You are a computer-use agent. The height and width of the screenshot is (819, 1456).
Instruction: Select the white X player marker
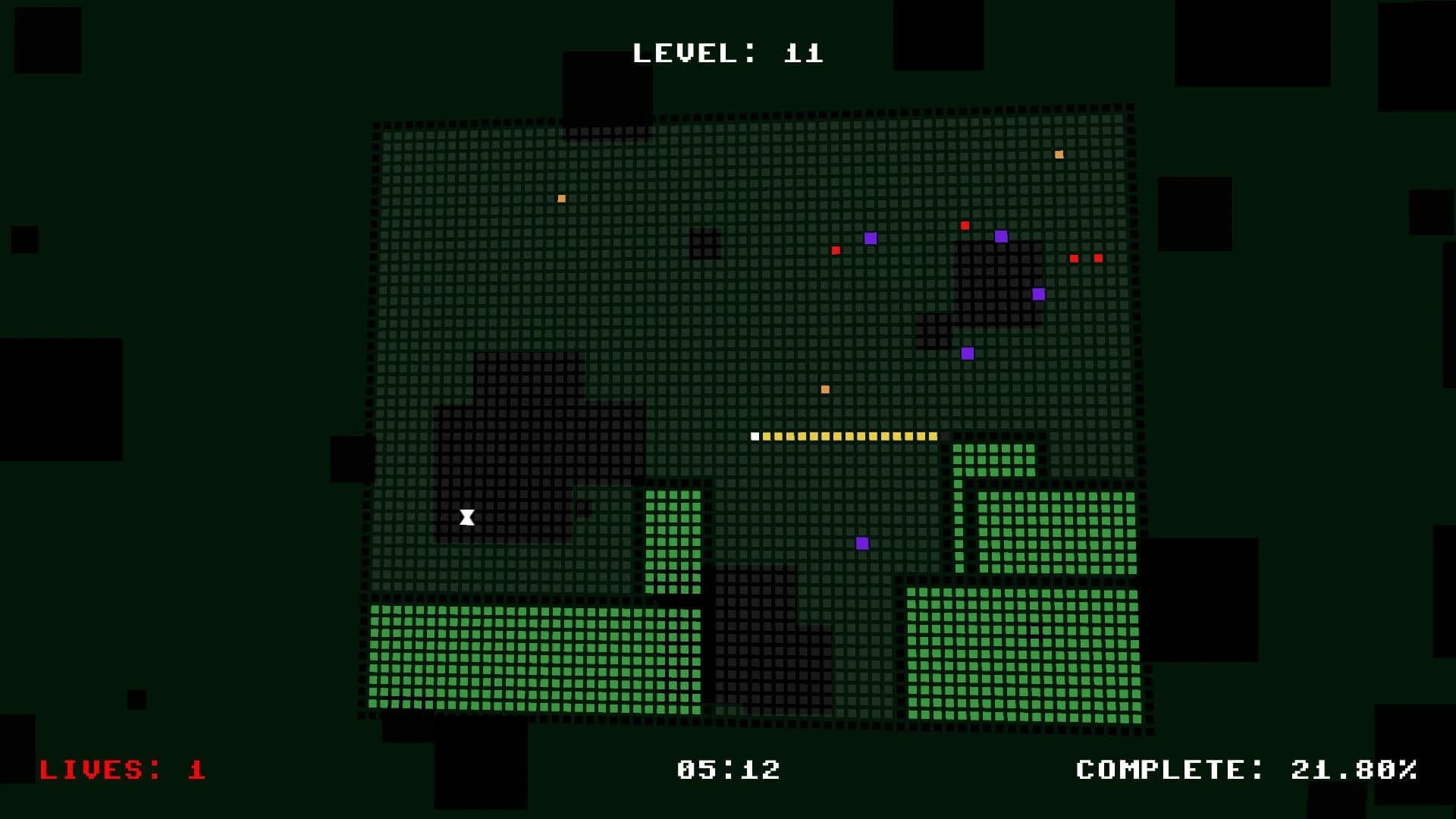[466, 516]
